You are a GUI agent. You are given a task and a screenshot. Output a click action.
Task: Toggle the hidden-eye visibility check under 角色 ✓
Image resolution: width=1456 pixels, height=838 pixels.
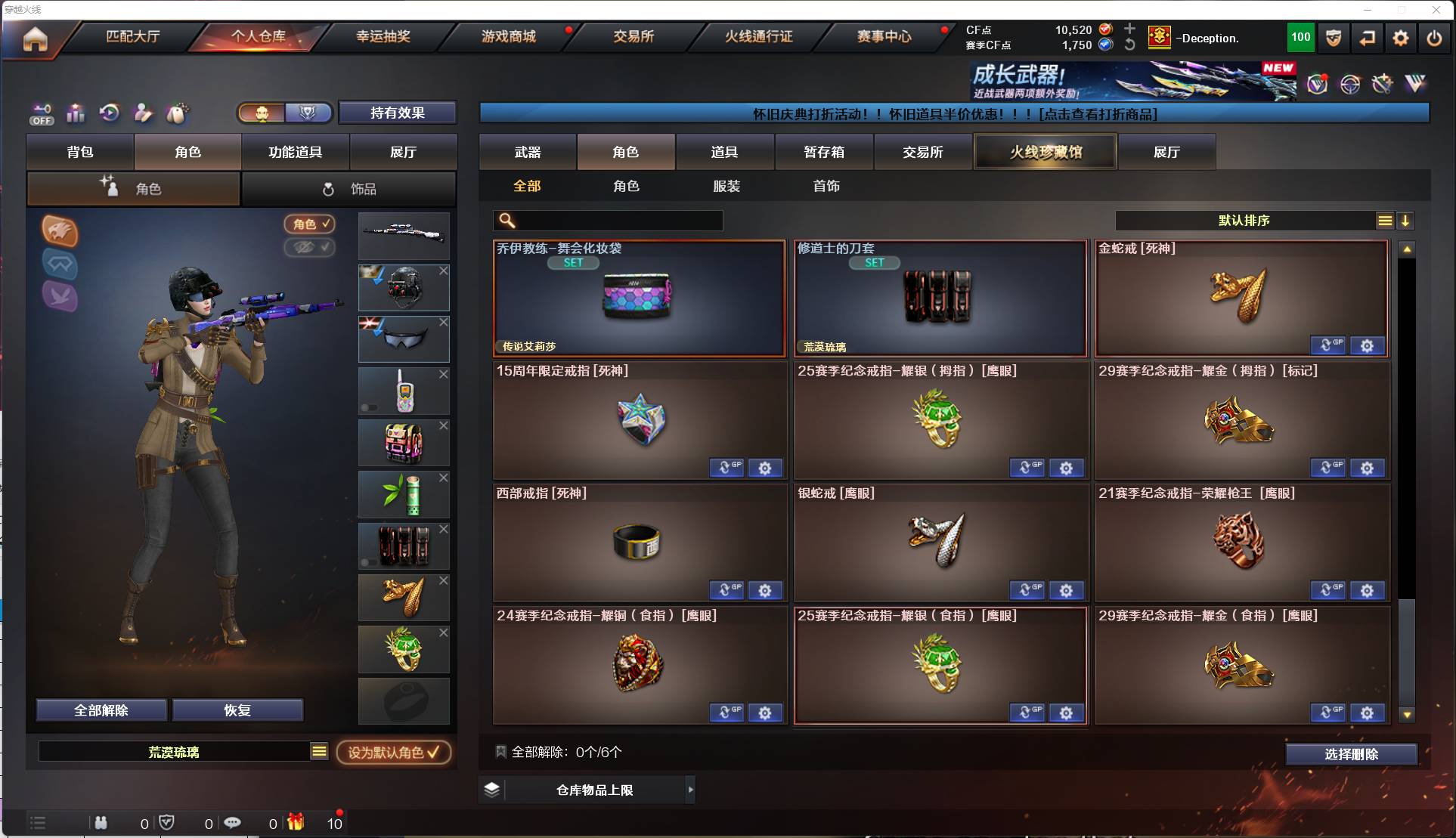[310, 249]
